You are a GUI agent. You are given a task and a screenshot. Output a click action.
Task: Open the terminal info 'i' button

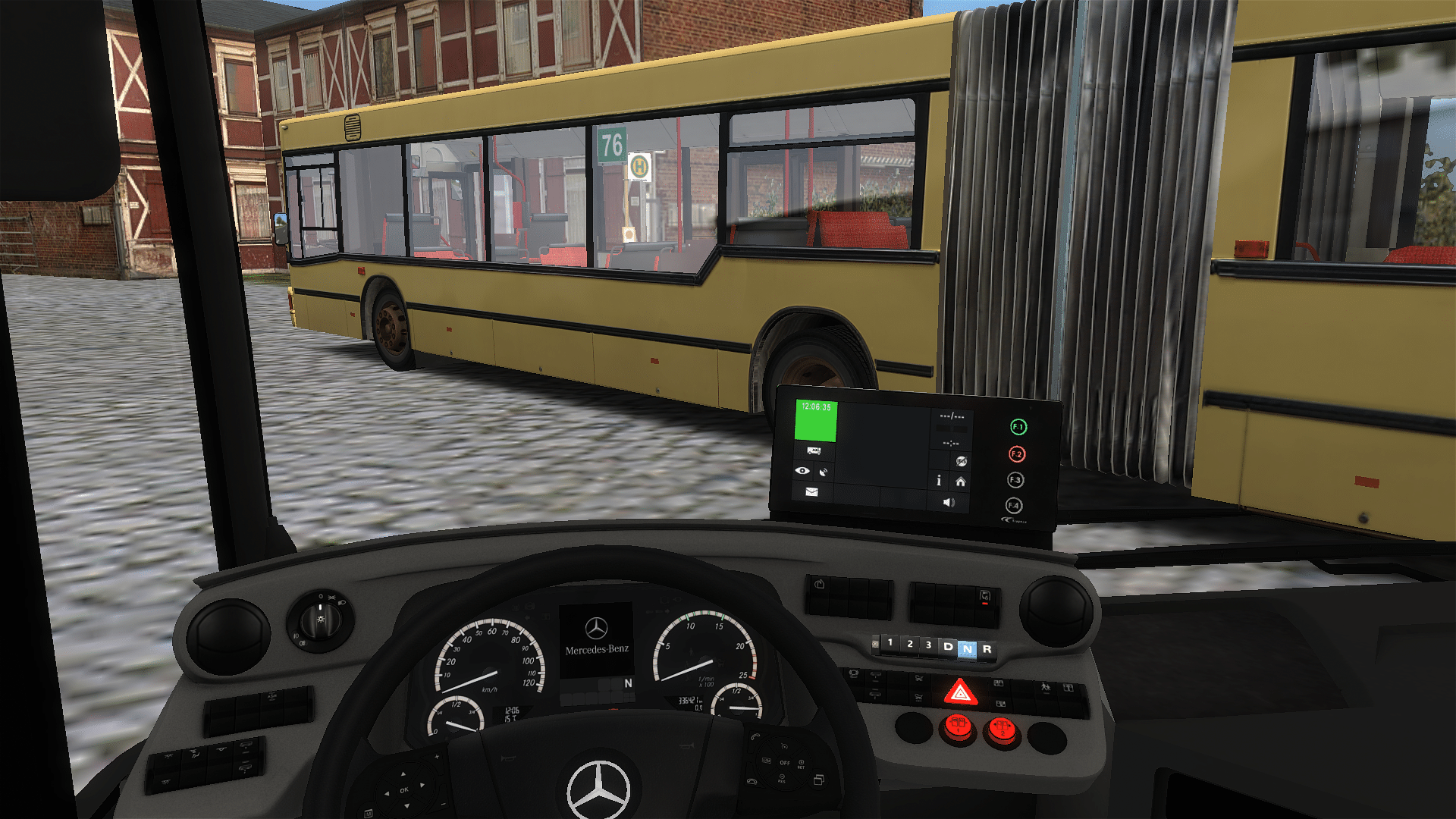pyautogui.click(x=939, y=481)
